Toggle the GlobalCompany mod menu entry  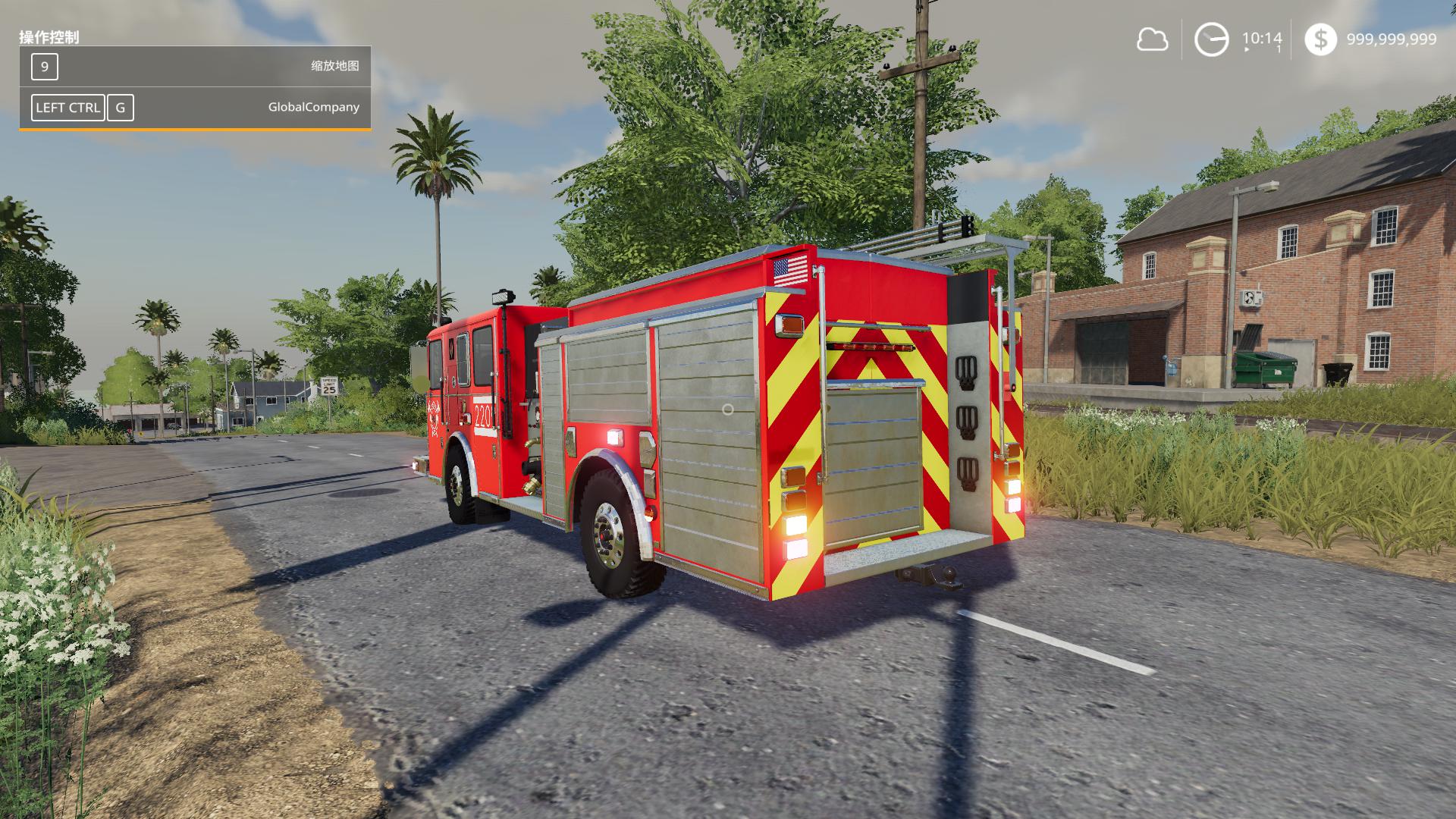(315, 107)
